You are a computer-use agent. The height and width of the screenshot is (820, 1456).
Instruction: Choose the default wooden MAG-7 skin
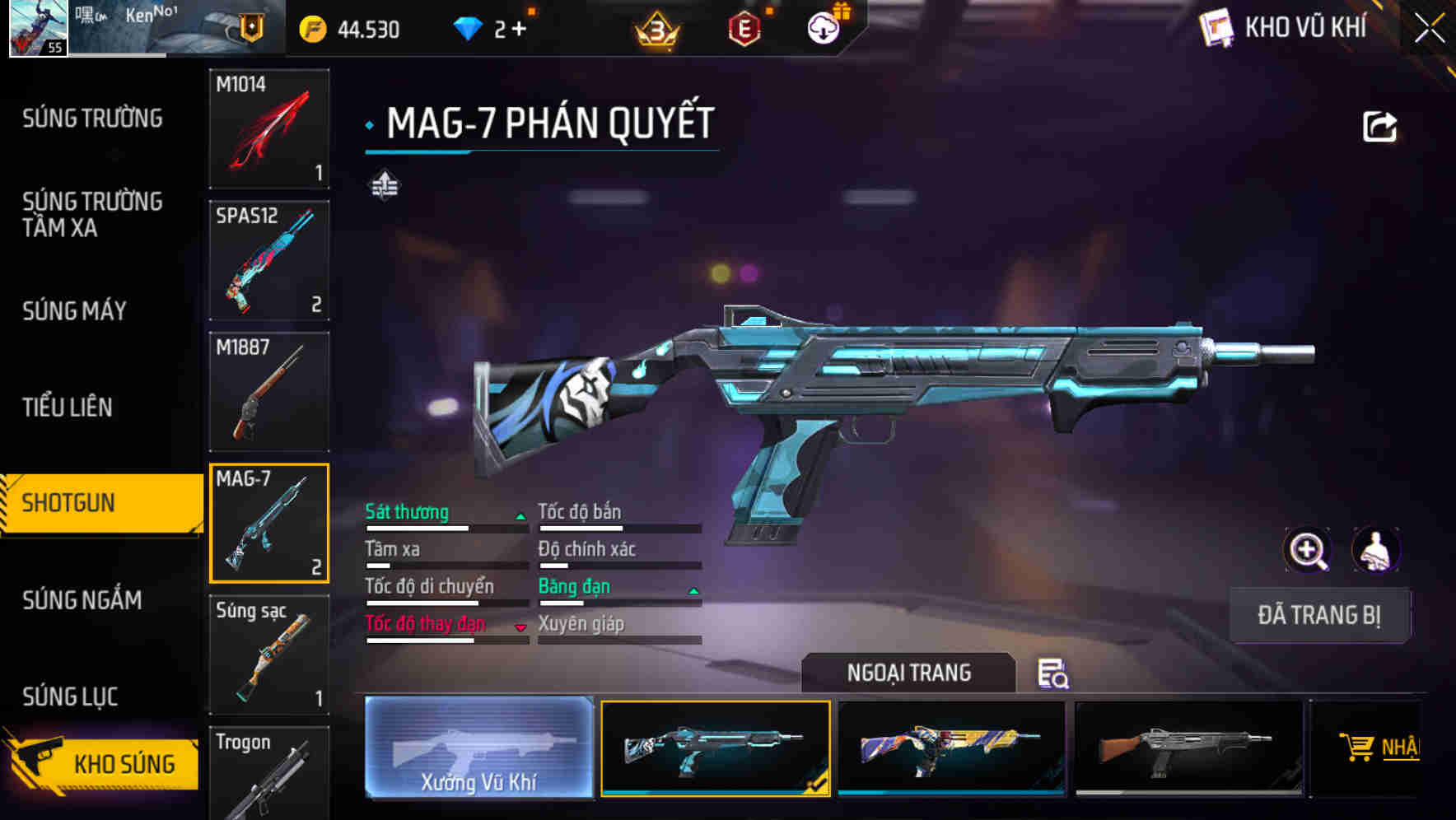tap(1188, 748)
